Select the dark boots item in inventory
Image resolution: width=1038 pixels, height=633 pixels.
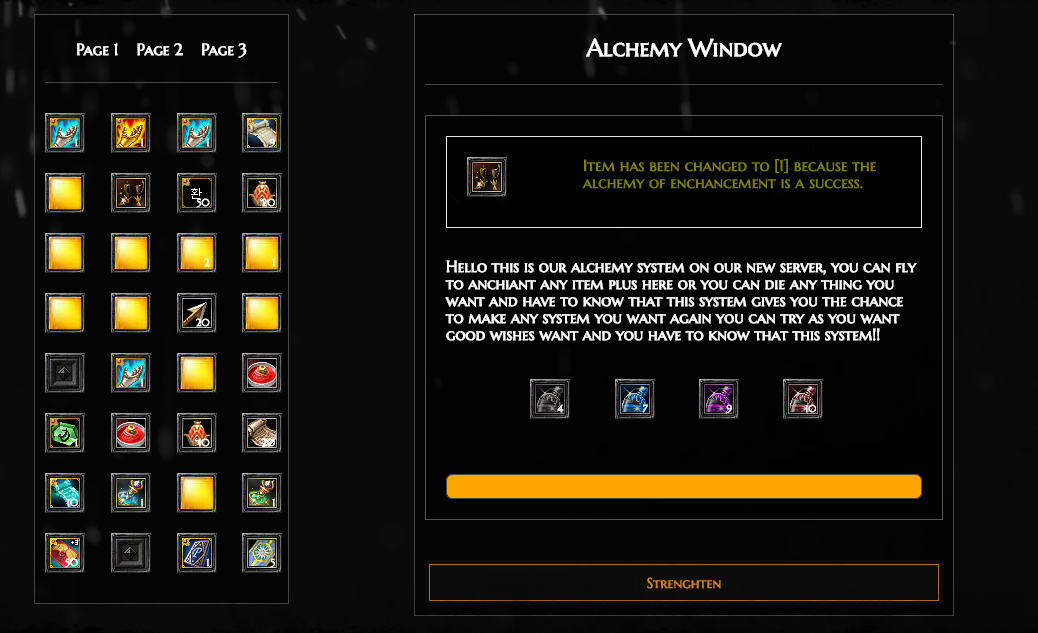pyautogui.click(x=130, y=193)
